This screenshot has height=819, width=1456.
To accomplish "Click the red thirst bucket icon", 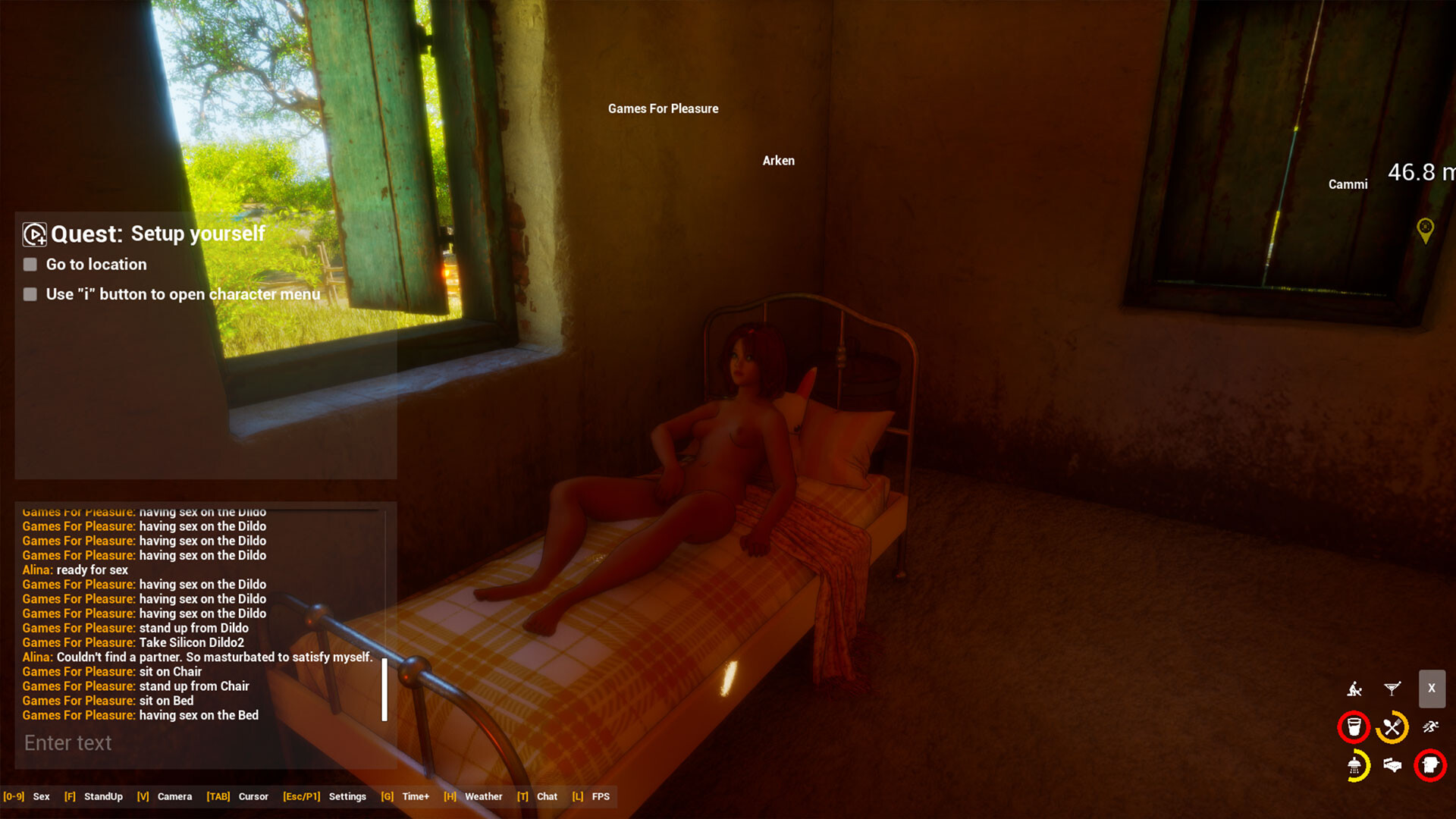I will (x=1354, y=727).
